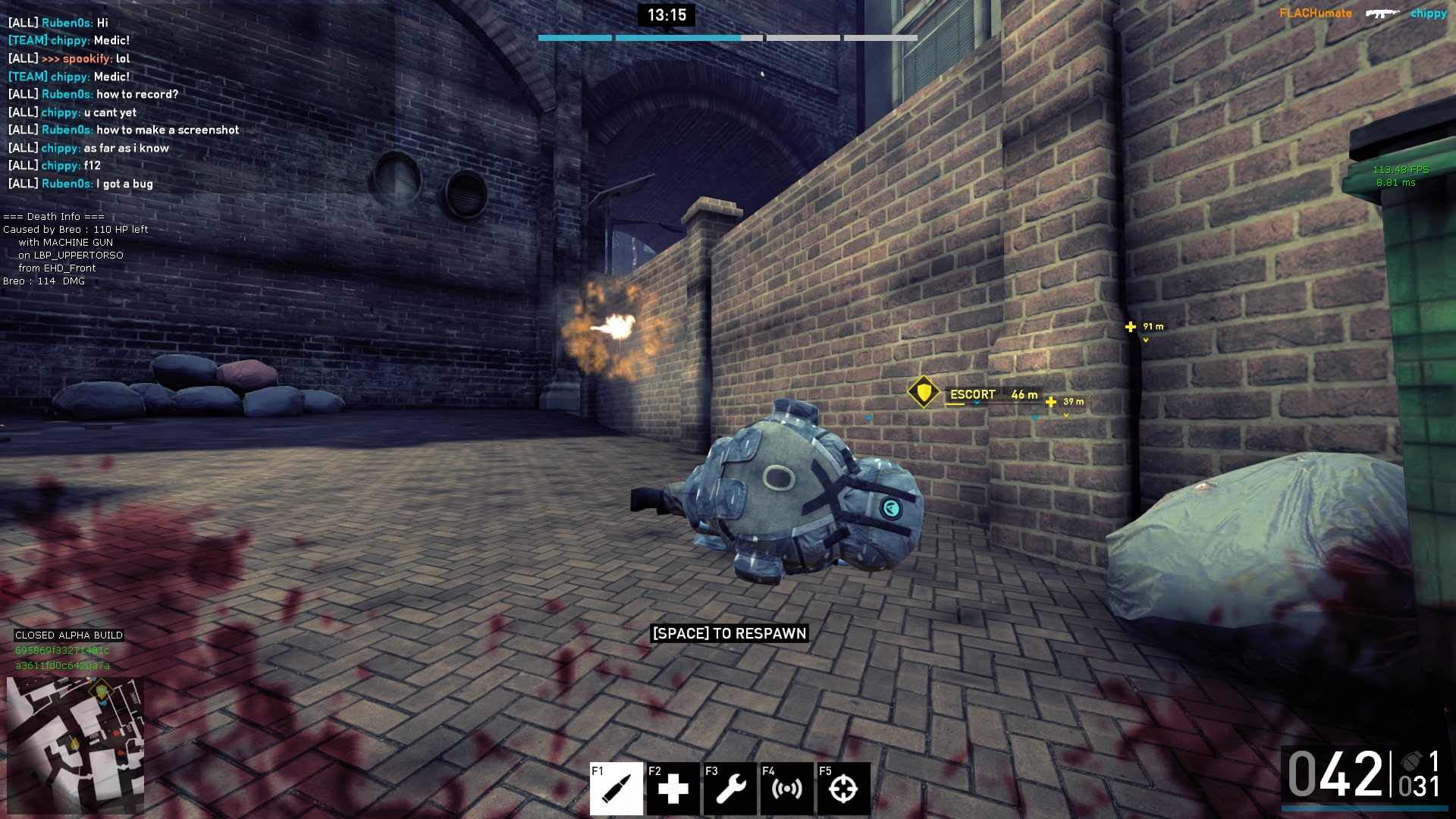Select the 39 m medic cross marker
The image size is (1456, 819).
click(1051, 402)
